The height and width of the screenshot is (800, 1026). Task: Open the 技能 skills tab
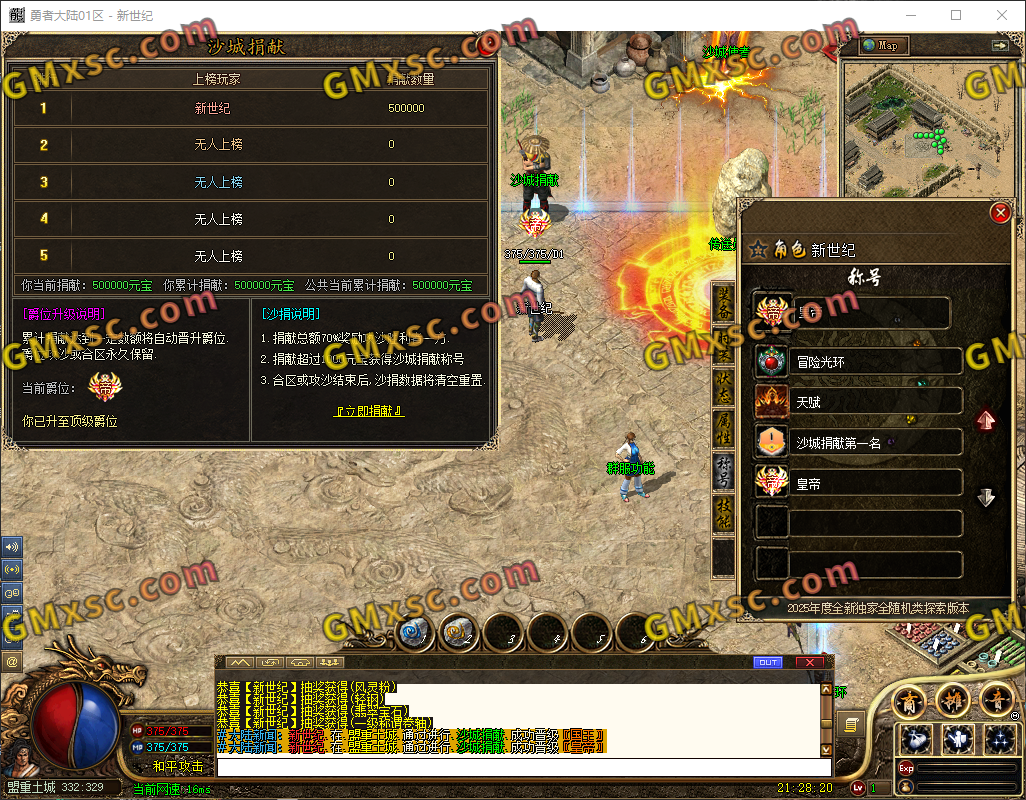pos(723,512)
